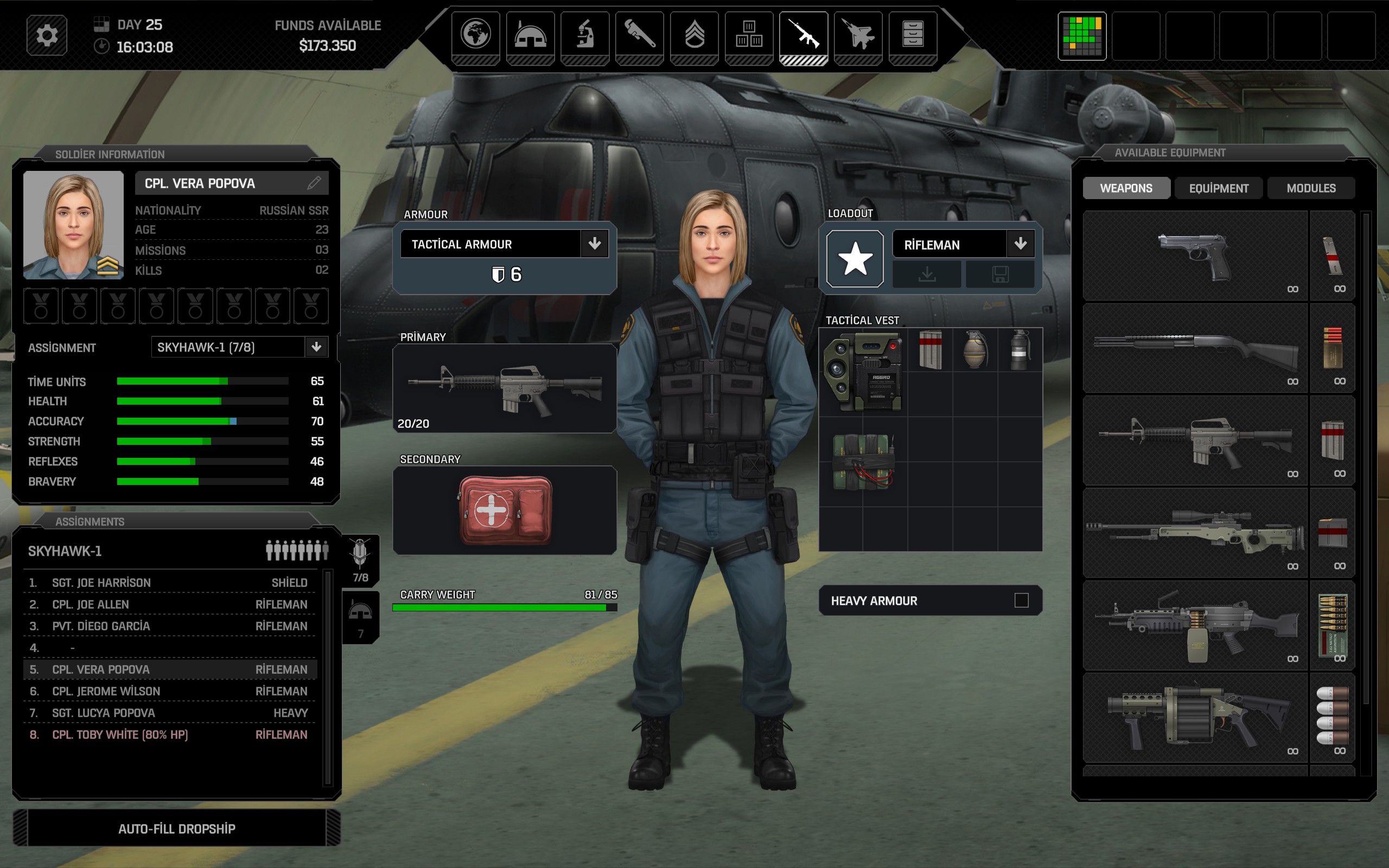Viewport: 1389px width, 868px height.
Task: Open the settings gear menu
Action: pyautogui.click(x=47, y=36)
